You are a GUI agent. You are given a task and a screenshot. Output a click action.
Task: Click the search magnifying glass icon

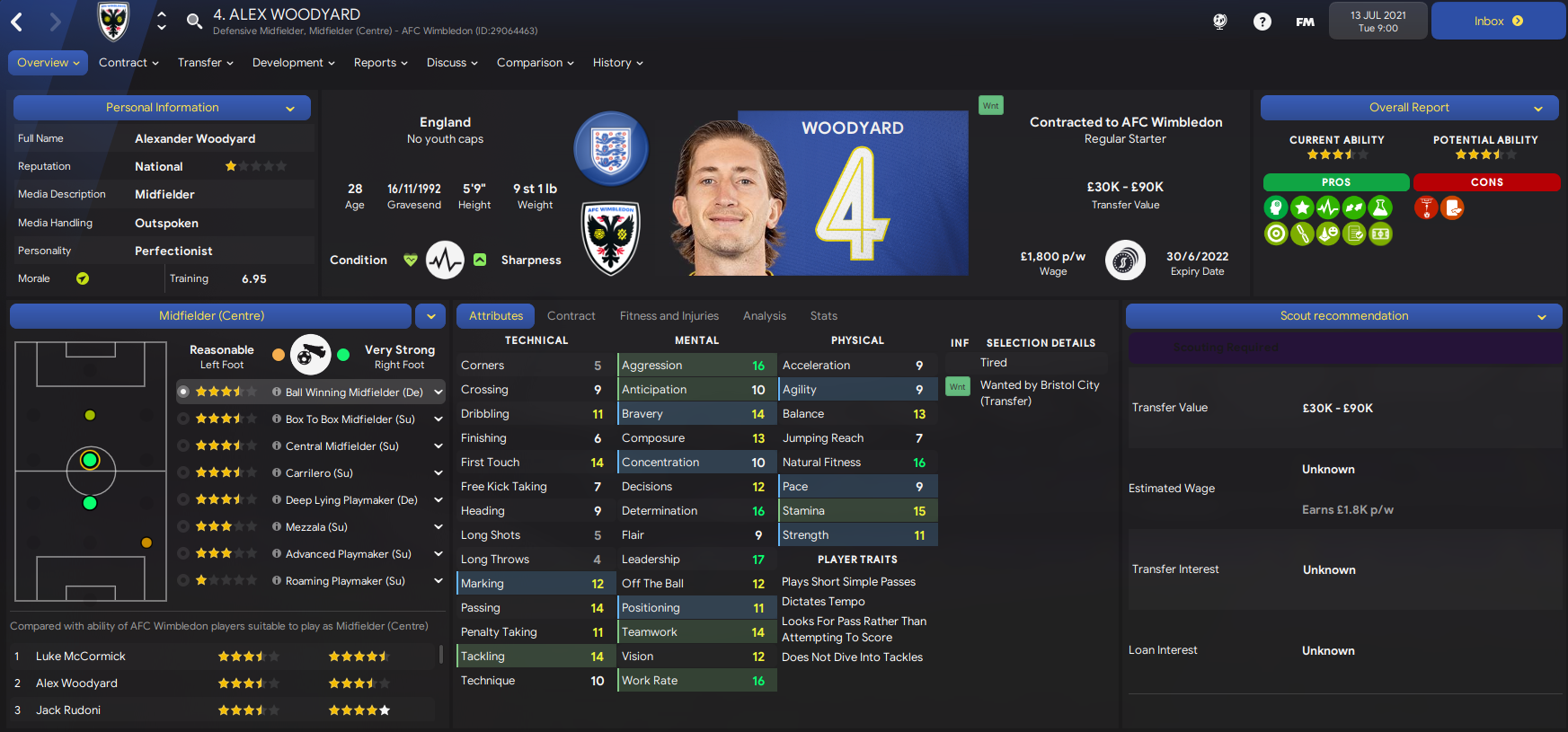194,21
